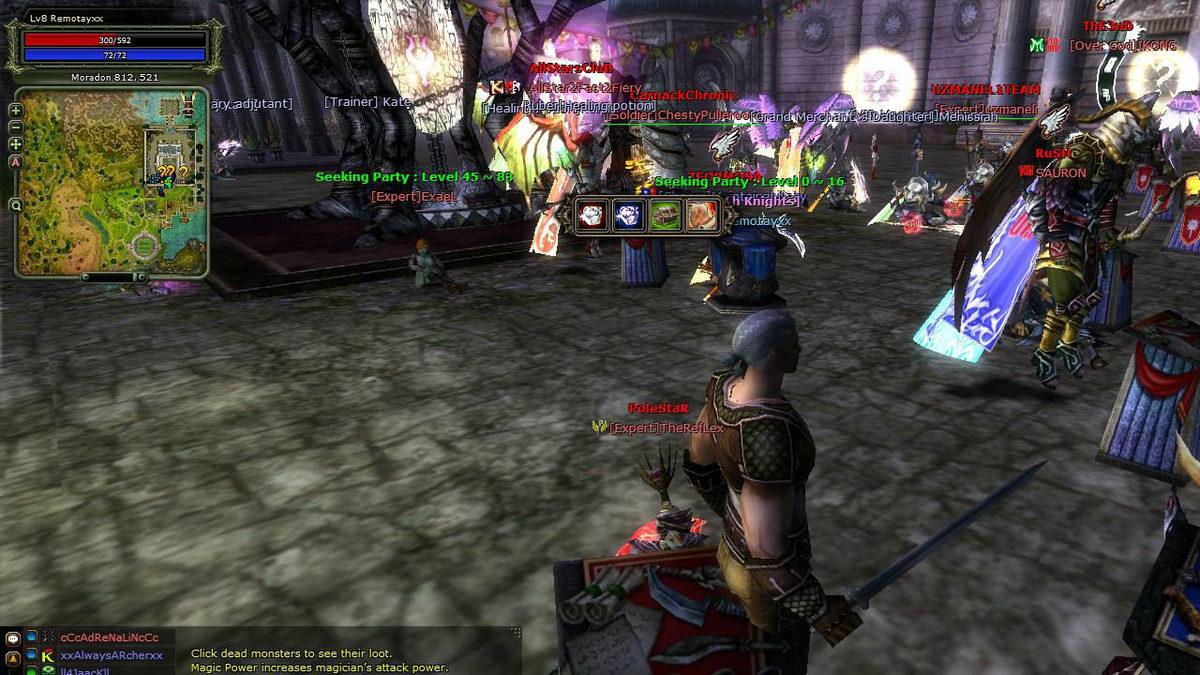Select player cCcAdReNaLiNcCc in the list
The width and height of the screenshot is (1200, 675).
109,638
